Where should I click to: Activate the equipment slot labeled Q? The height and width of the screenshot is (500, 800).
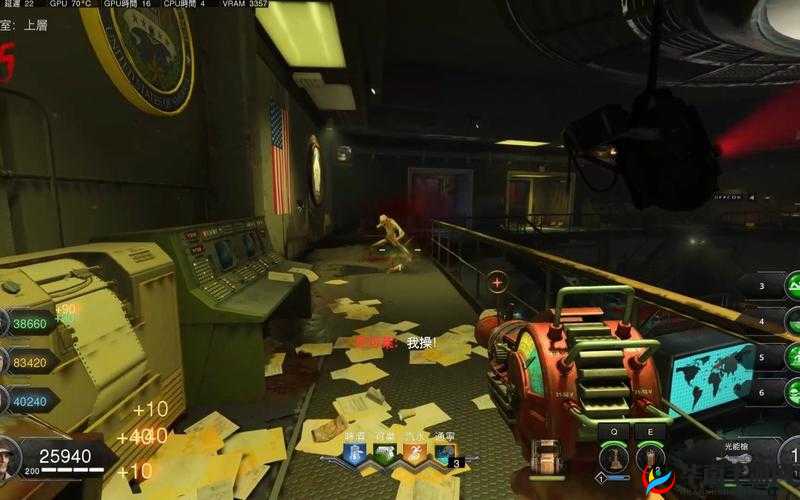[x=612, y=458]
